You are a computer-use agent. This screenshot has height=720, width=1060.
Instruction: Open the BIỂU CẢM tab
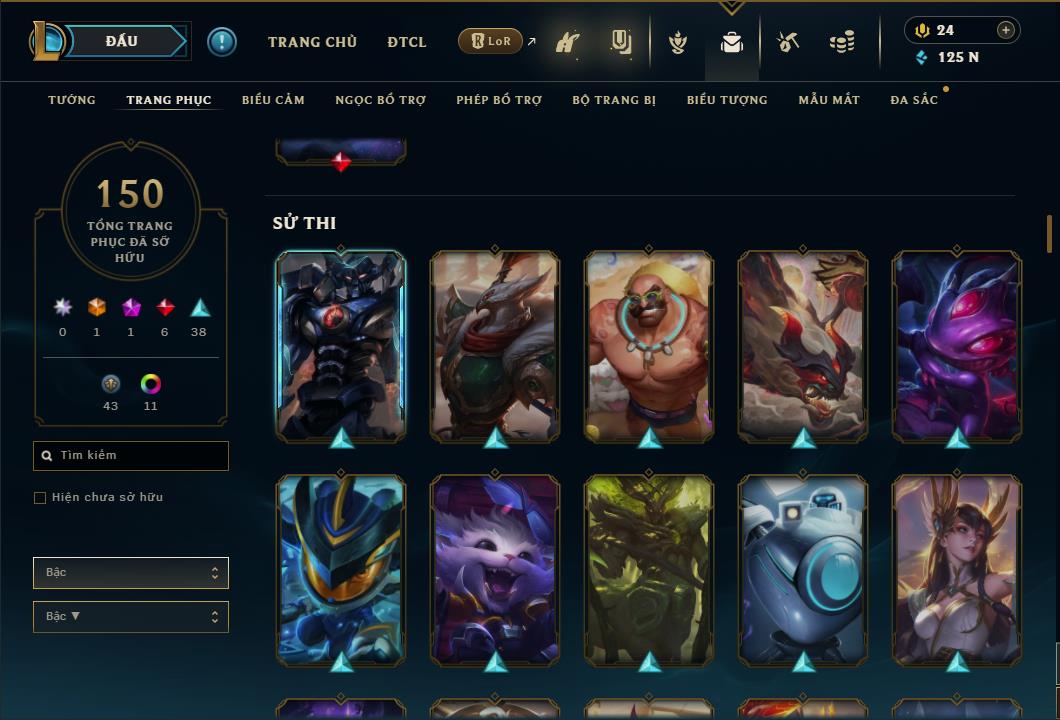[x=273, y=100]
